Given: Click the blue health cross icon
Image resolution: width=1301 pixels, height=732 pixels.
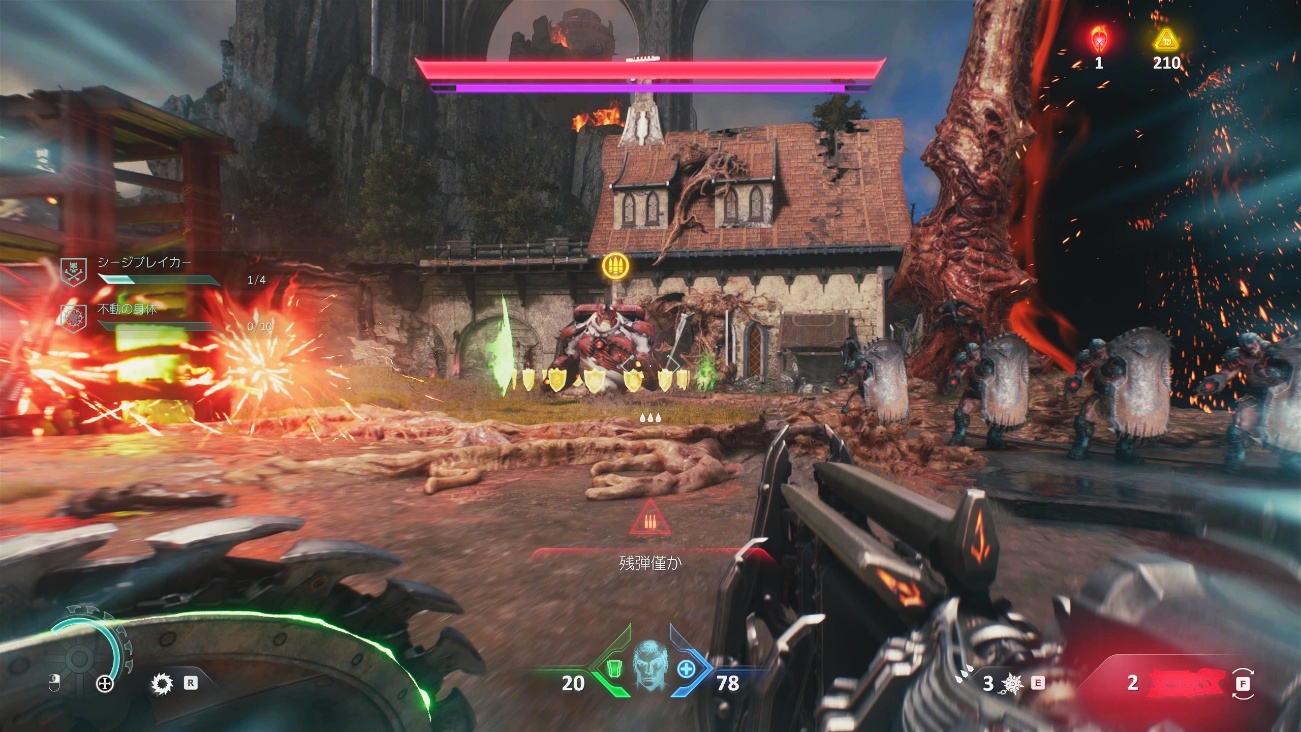Looking at the screenshot, I should [x=687, y=667].
